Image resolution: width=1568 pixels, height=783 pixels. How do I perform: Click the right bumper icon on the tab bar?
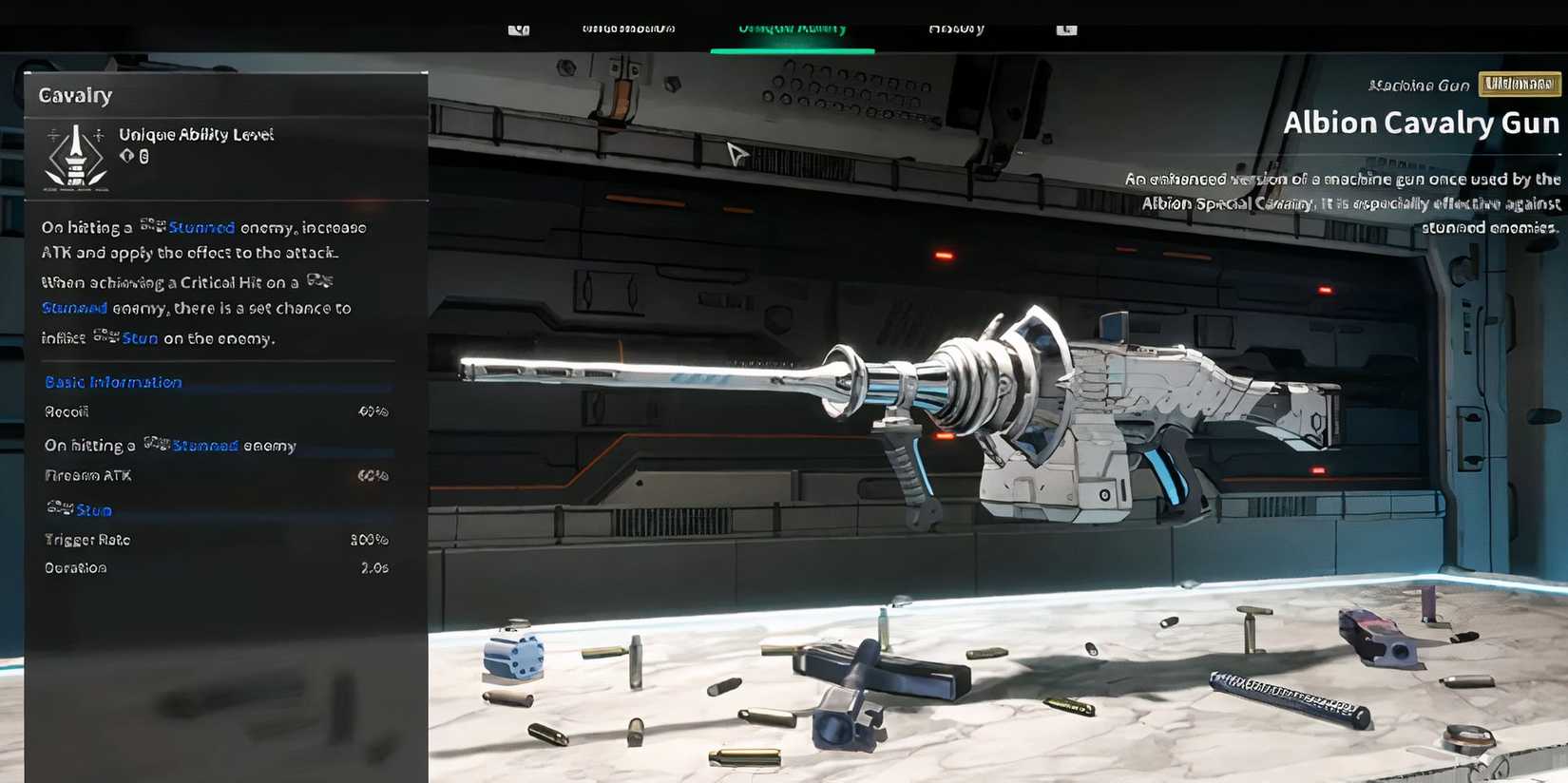coord(1065,28)
